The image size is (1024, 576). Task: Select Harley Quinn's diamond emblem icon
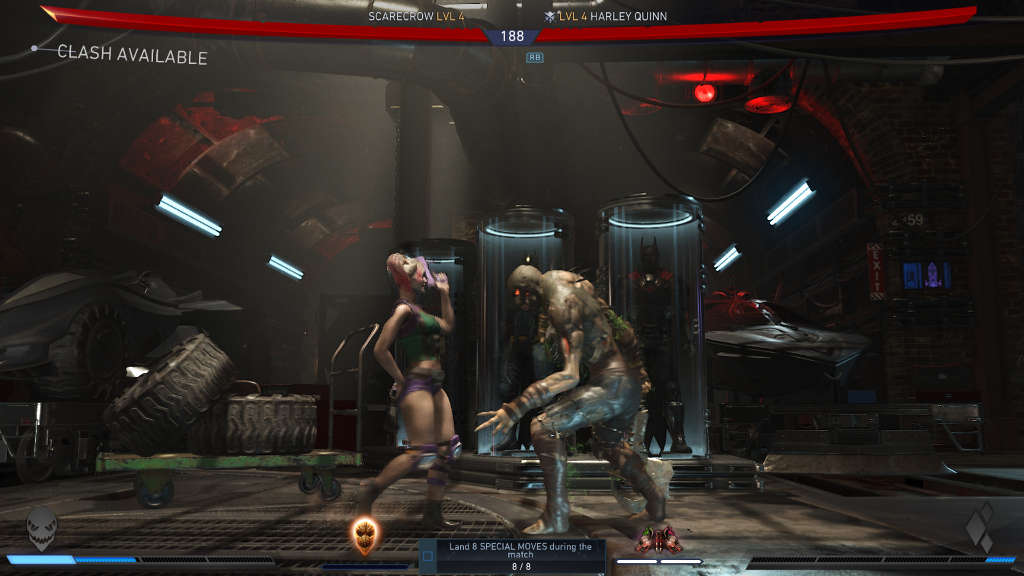pyautogui.click(x=980, y=529)
